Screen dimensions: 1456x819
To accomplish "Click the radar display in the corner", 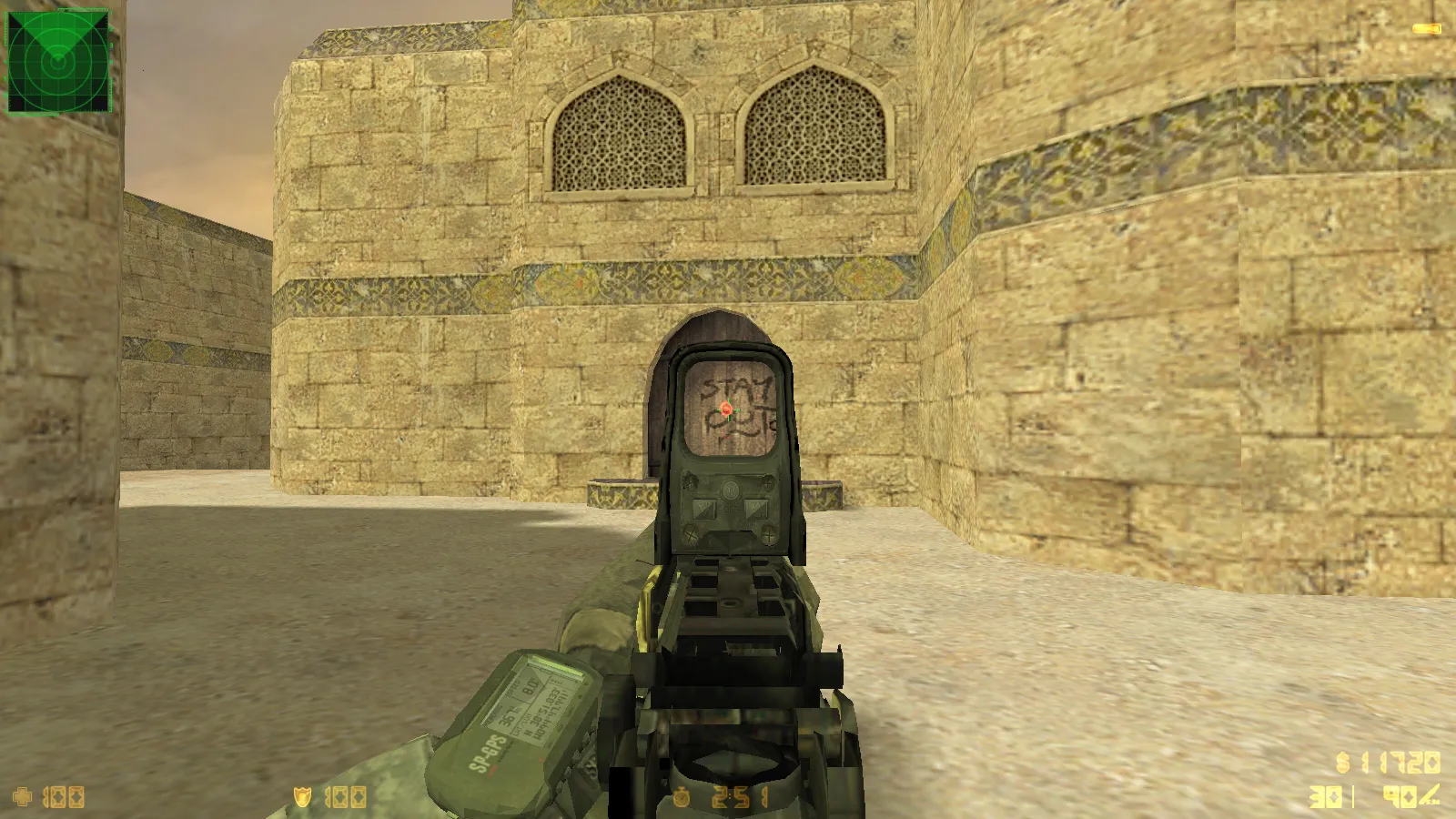I will click(x=59, y=59).
